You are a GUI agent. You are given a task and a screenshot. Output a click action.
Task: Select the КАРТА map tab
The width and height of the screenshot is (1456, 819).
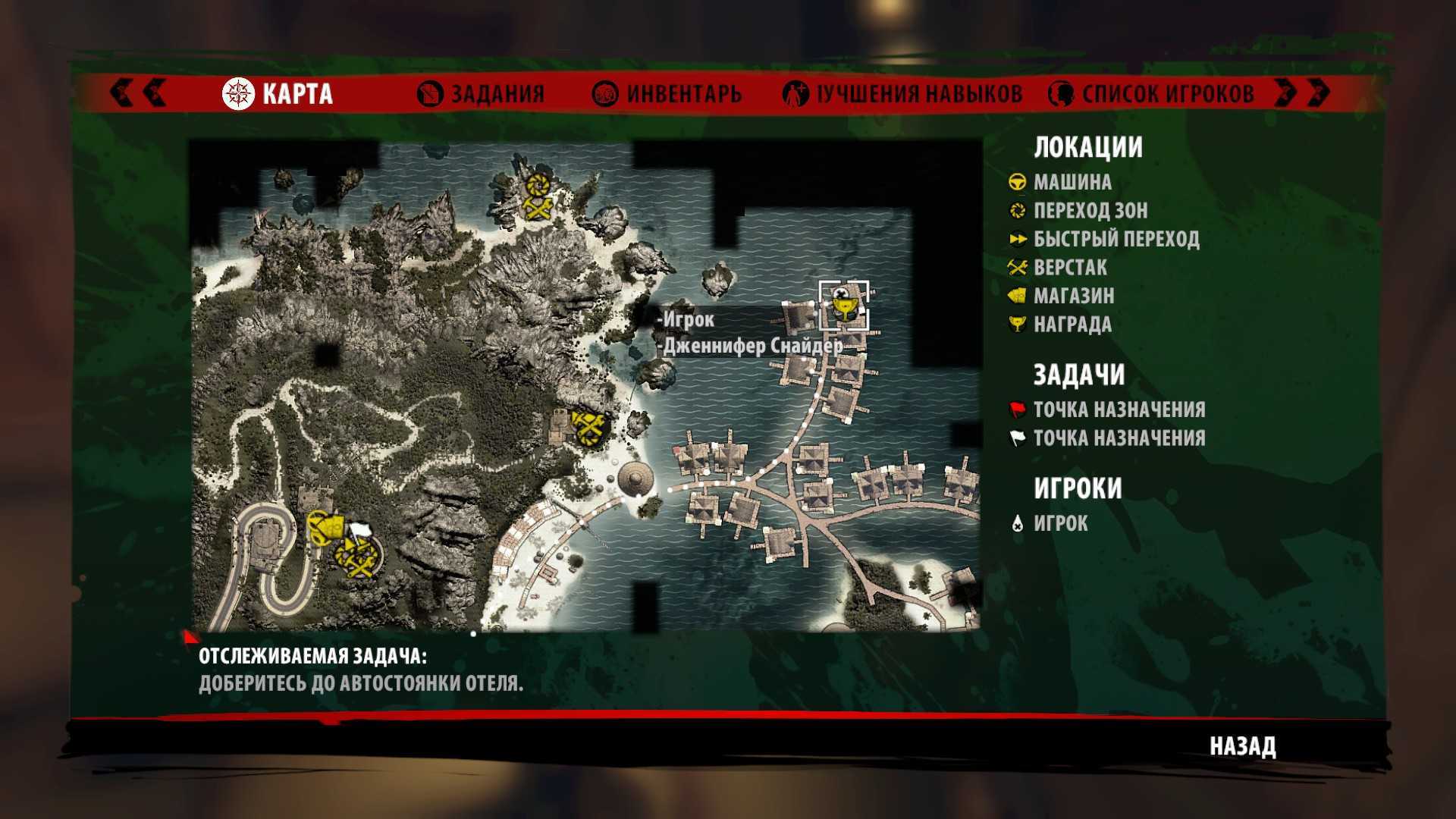[x=278, y=94]
